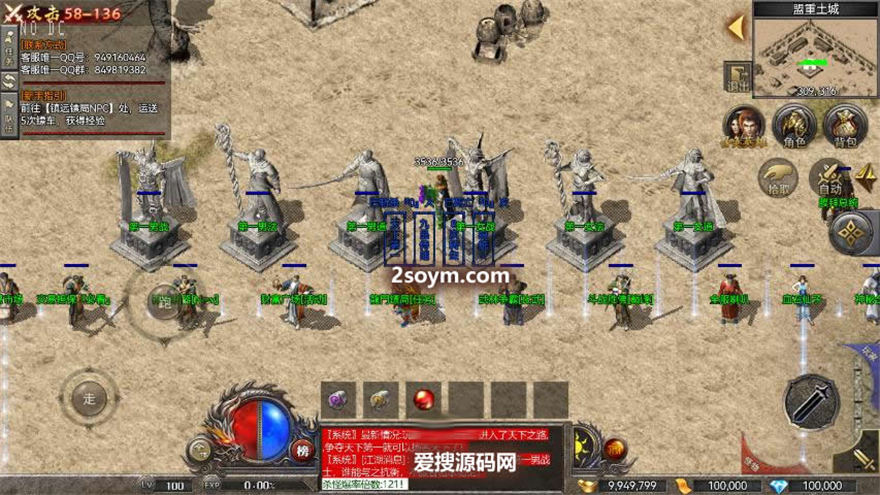The image size is (880, 495).
Task: Click the 退出 exit button
Action: (x=738, y=77)
